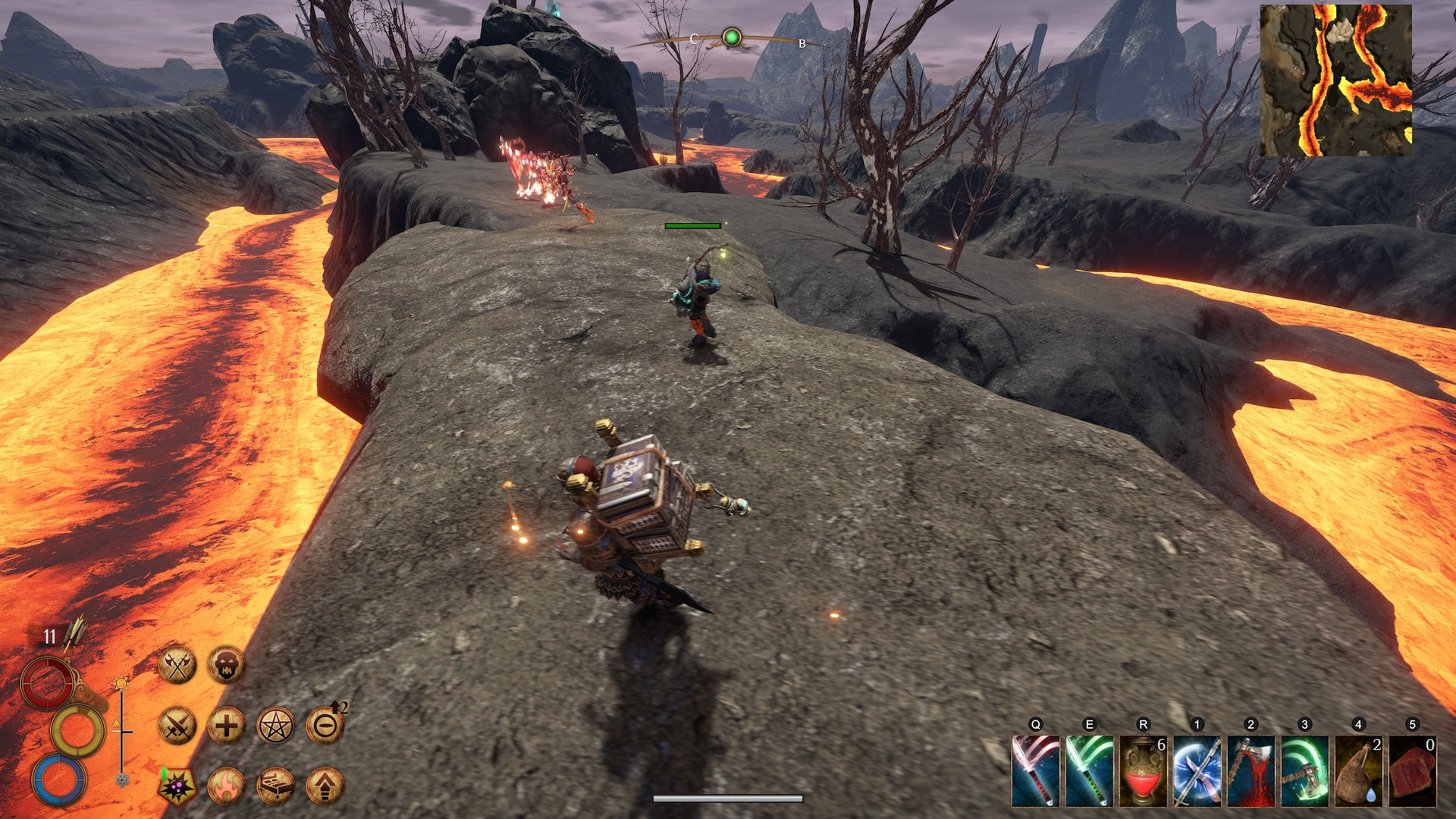Select the crossed swords blue burst skill
Image resolution: width=1456 pixels, height=819 pixels.
[x=1197, y=770]
